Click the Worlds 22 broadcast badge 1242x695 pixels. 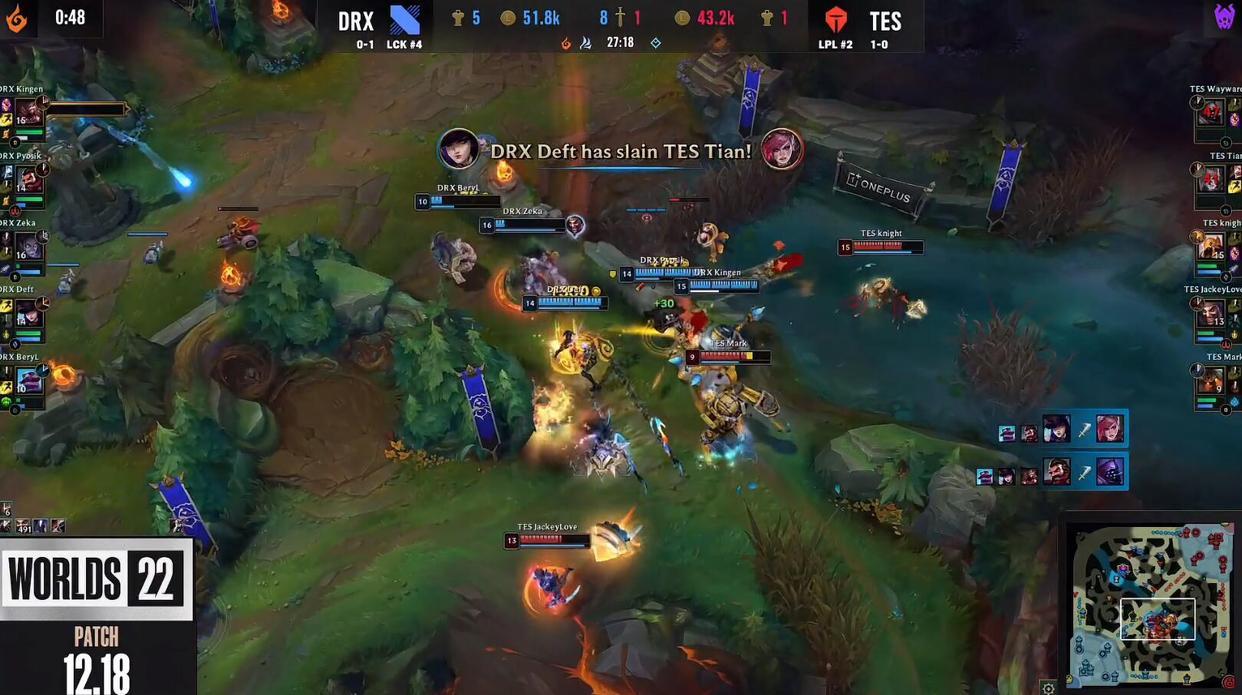point(96,578)
